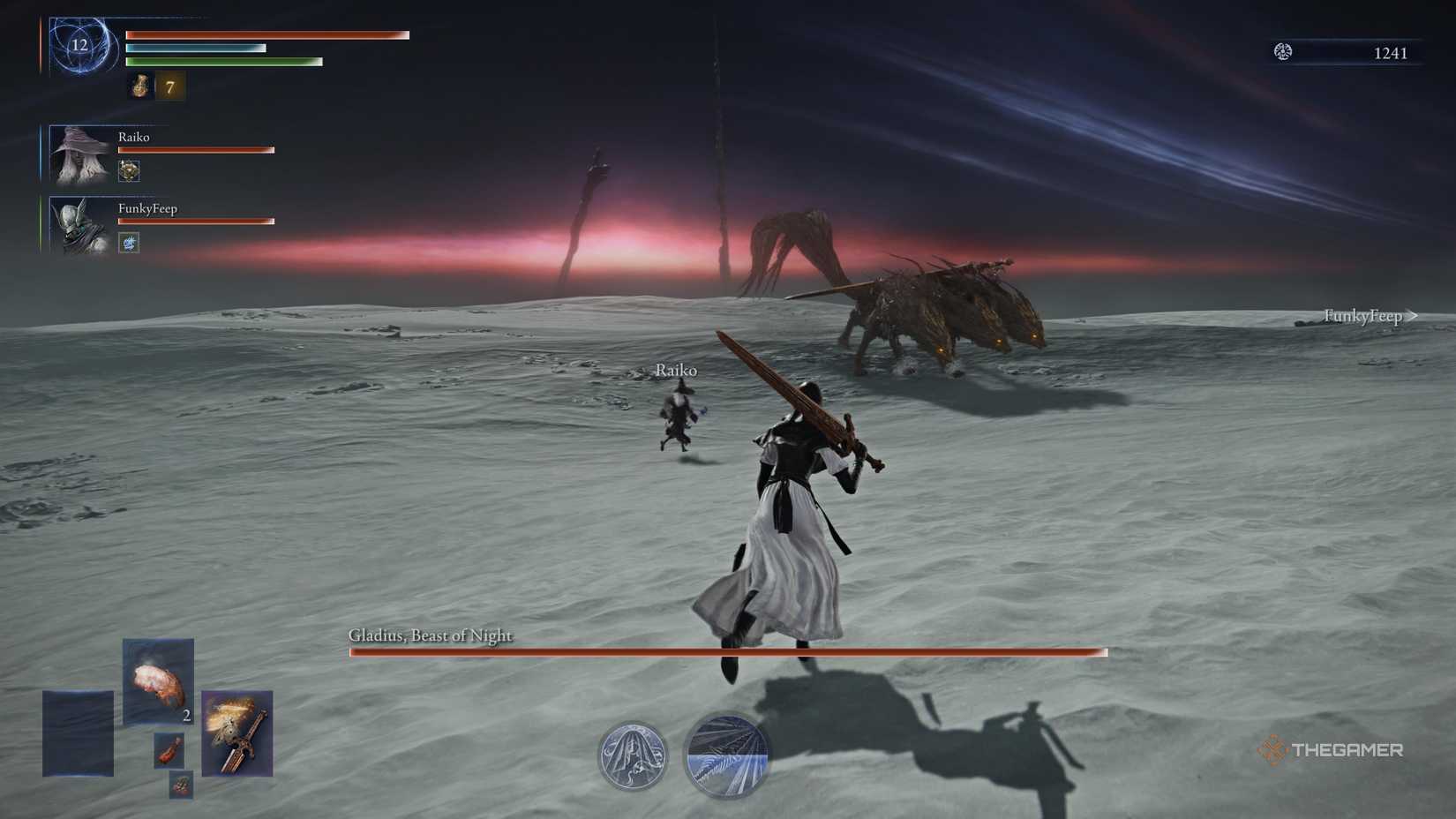The height and width of the screenshot is (819, 1456).
Task: Click the blue Character Skill icon
Action: (725, 756)
